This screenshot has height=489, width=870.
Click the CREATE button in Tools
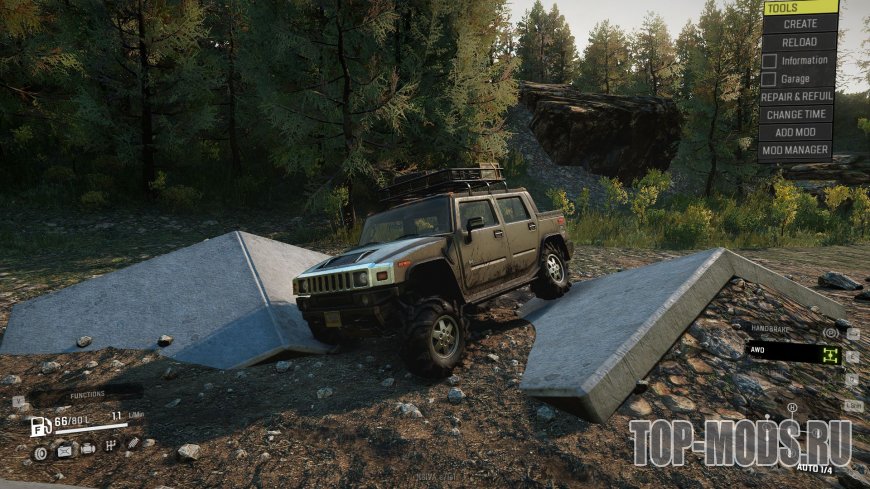pos(799,24)
